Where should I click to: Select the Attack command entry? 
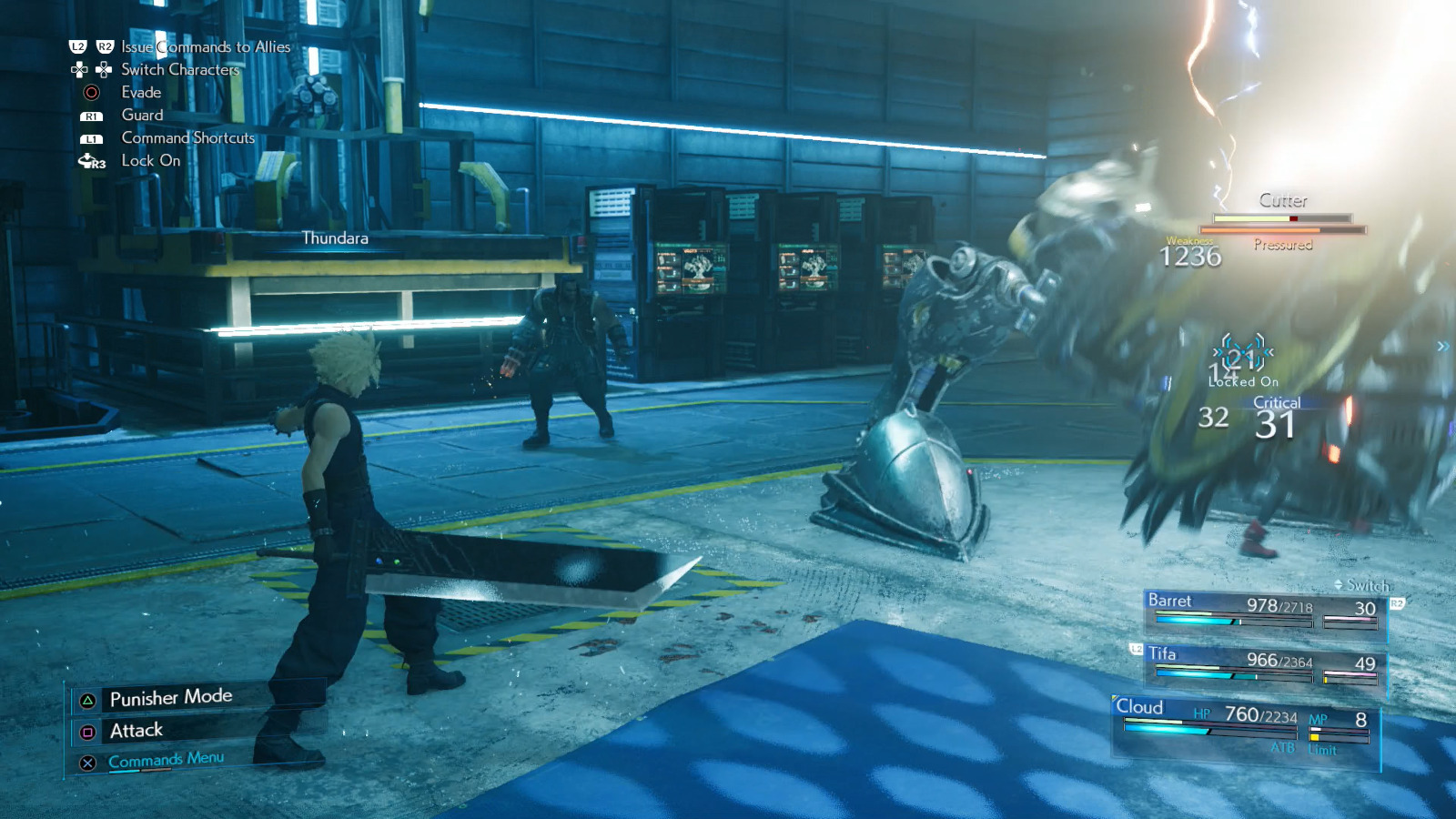pyautogui.click(x=136, y=730)
